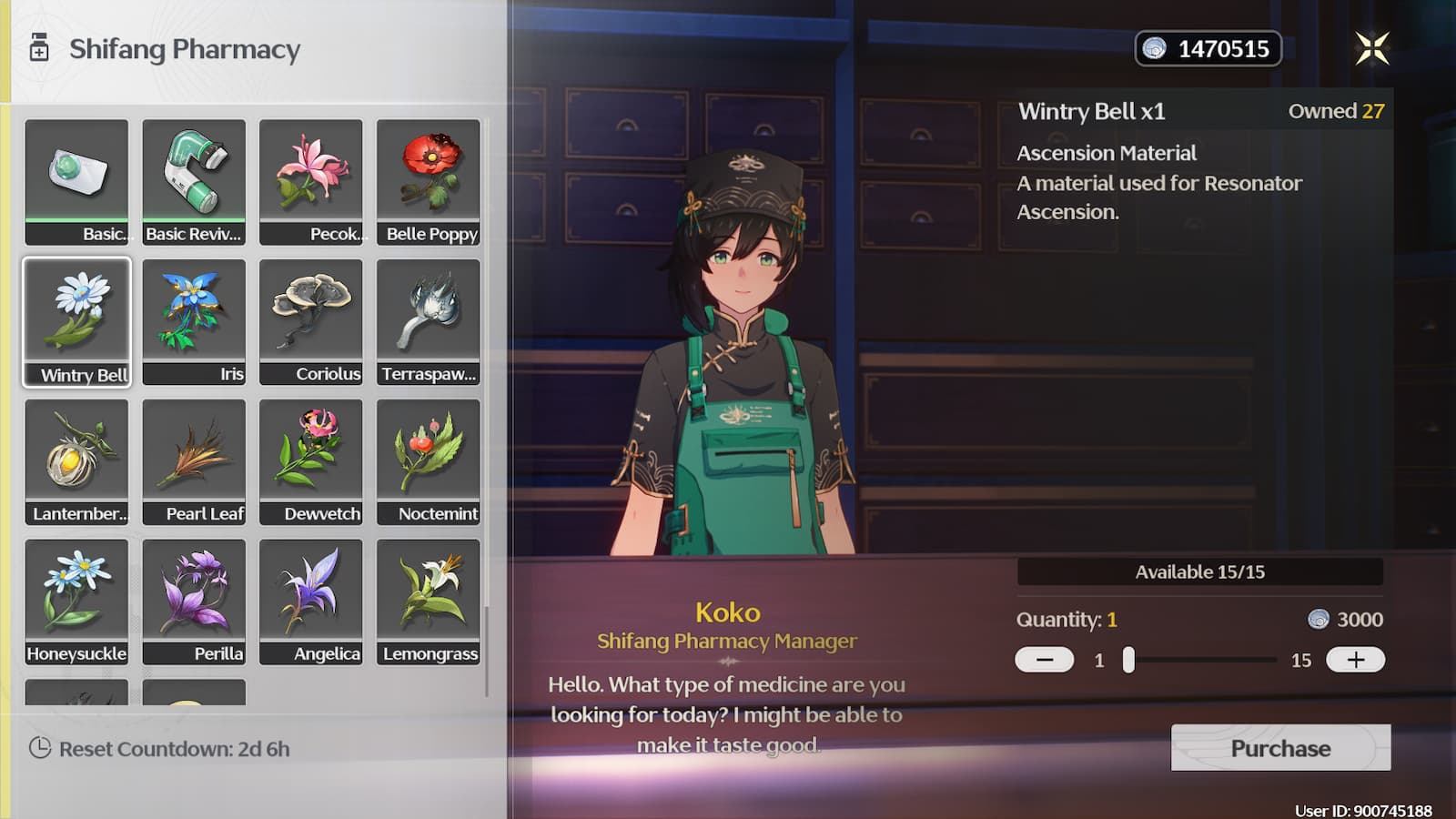Screen dimensions: 1456x819
Task: Select the blue Iris flower
Action: [194, 321]
